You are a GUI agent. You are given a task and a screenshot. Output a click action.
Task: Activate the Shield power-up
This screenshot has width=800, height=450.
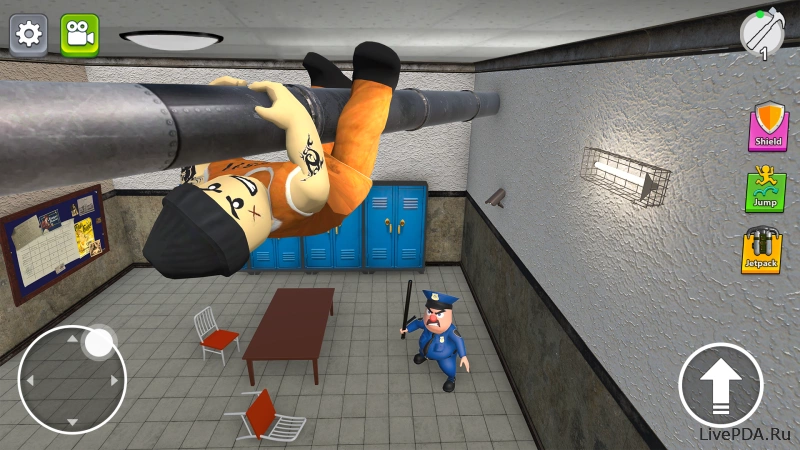768,126
